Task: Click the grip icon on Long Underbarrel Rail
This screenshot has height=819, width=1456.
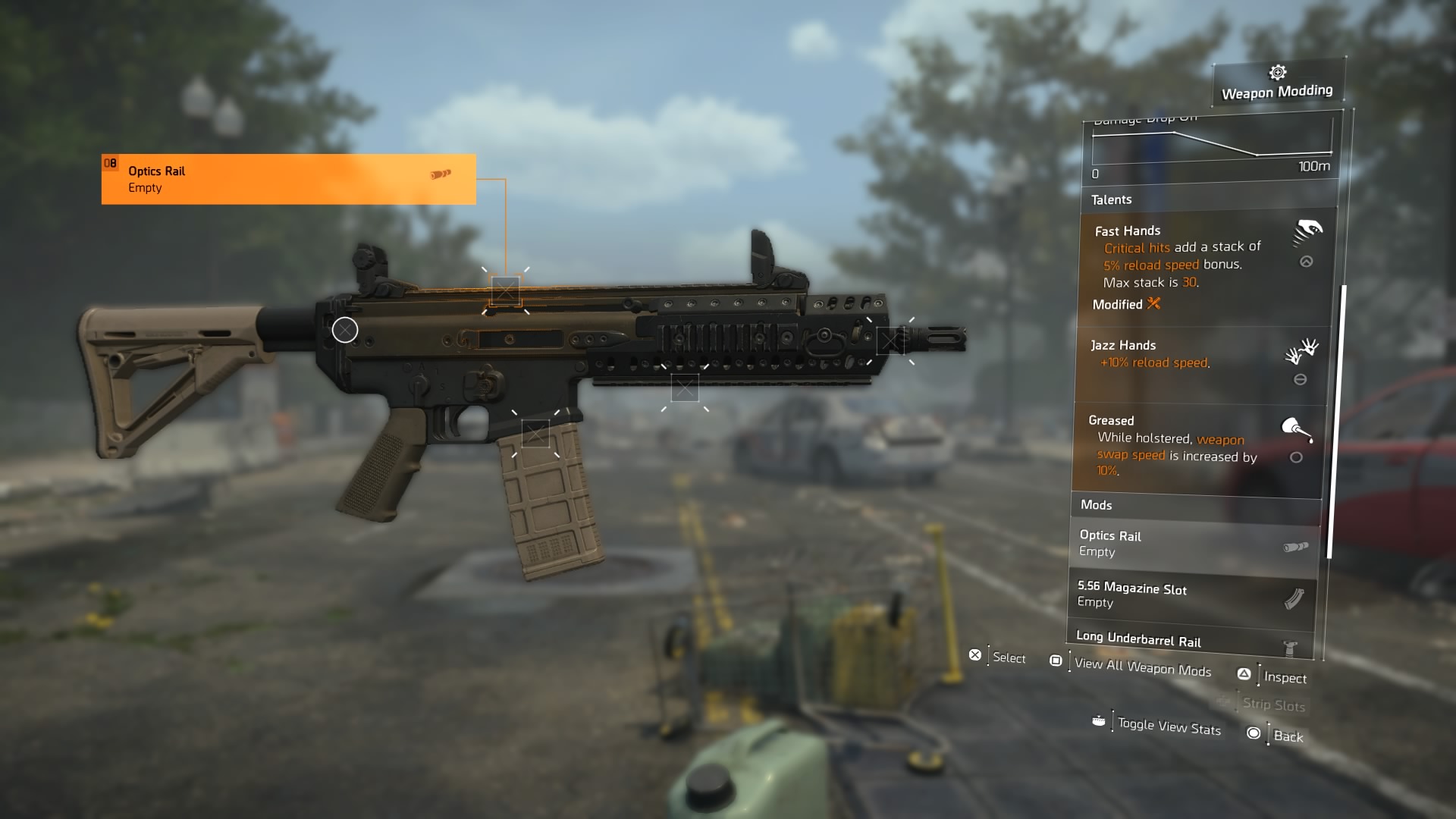Action: coord(1291,645)
